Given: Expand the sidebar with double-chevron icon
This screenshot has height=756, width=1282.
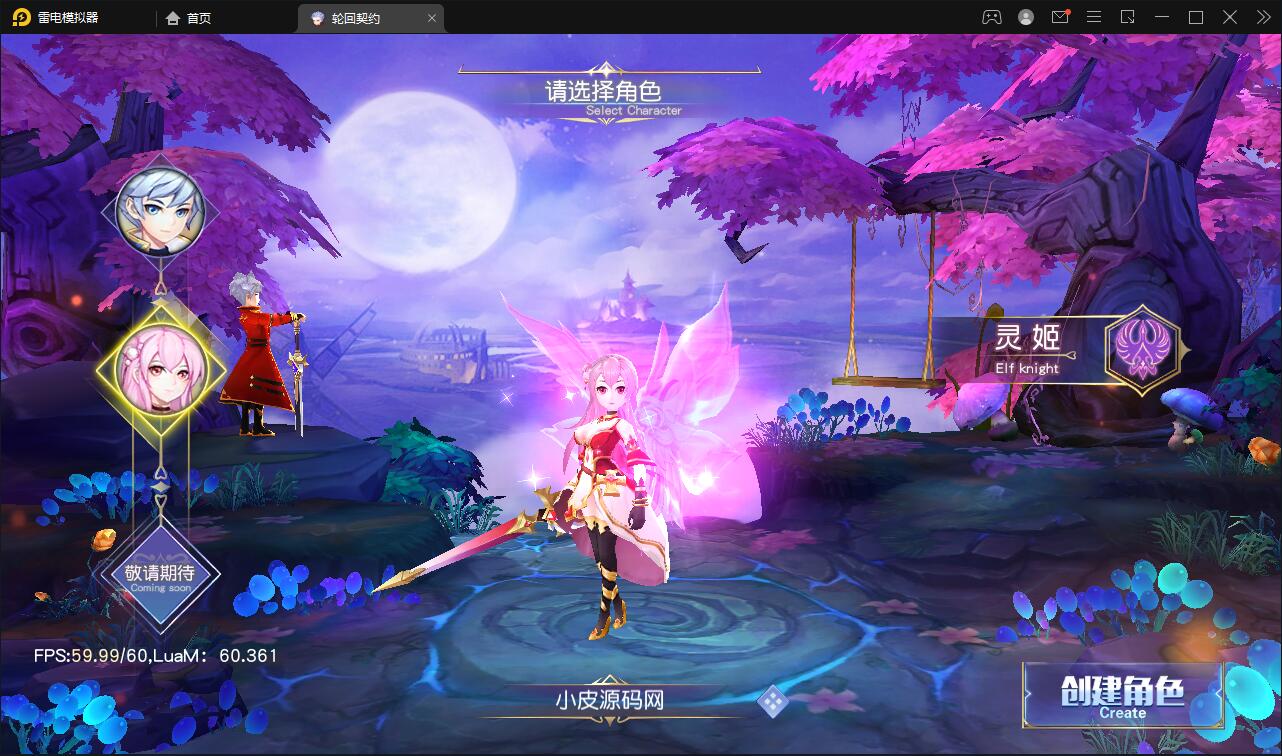Looking at the screenshot, I should [1264, 17].
